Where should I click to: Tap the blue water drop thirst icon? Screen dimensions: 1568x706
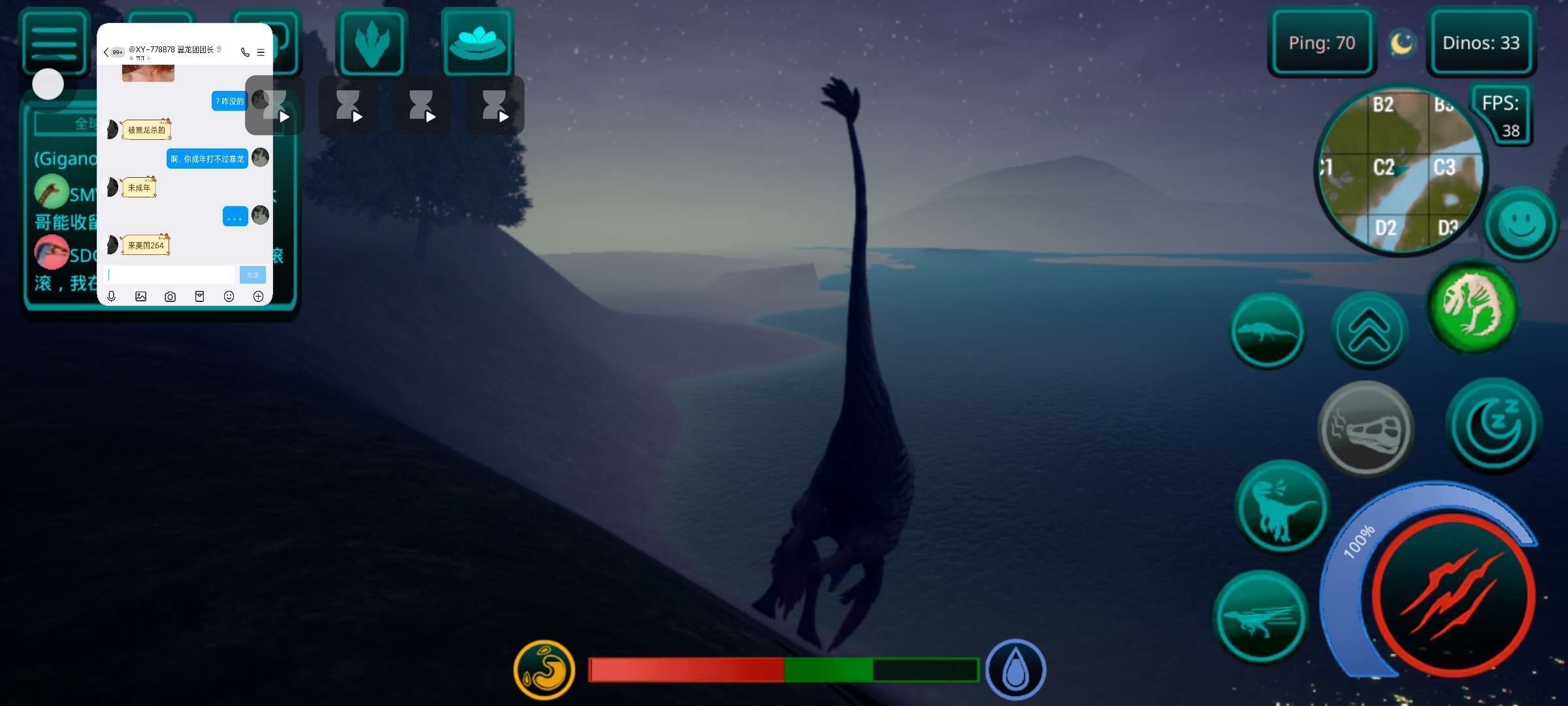coord(1015,669)
